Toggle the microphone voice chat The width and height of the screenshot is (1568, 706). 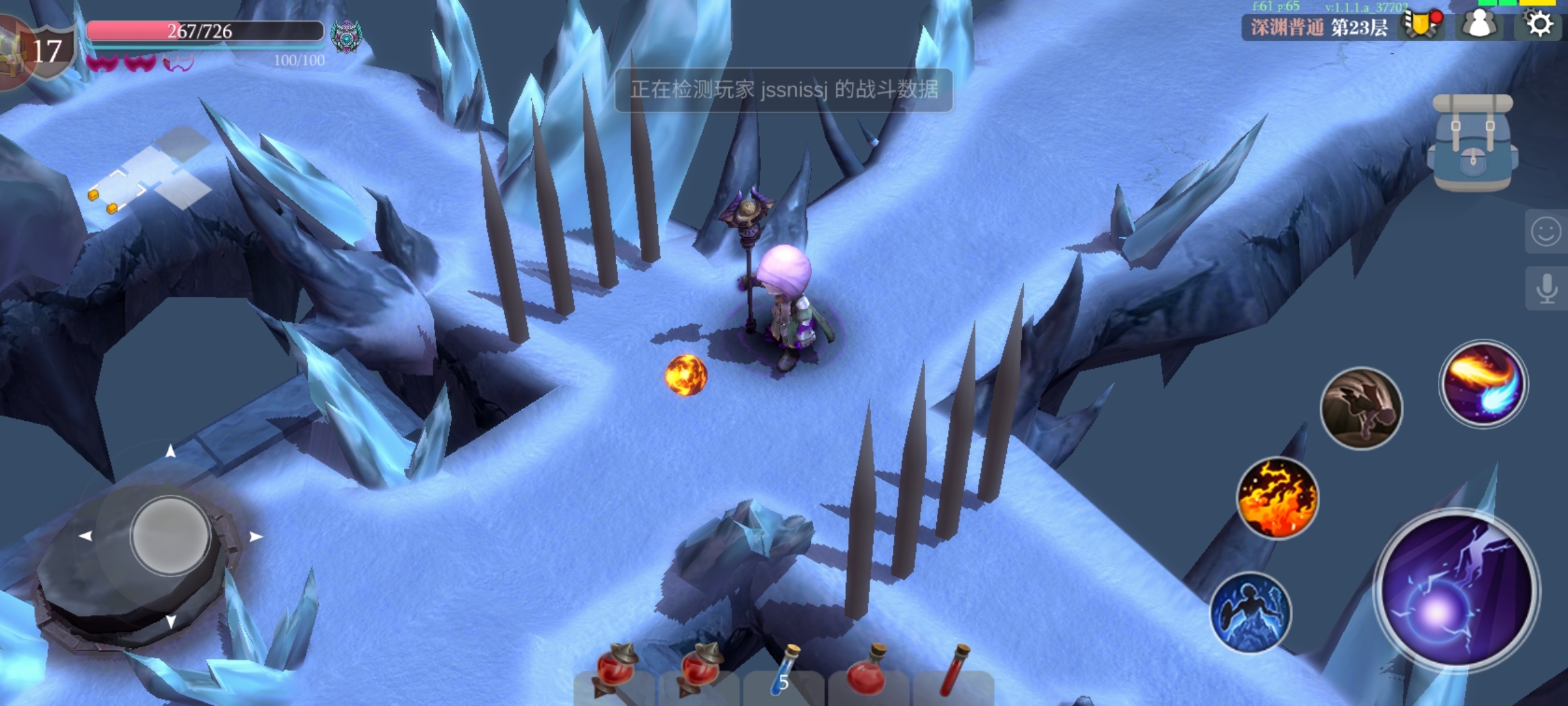click(1546, 288)
